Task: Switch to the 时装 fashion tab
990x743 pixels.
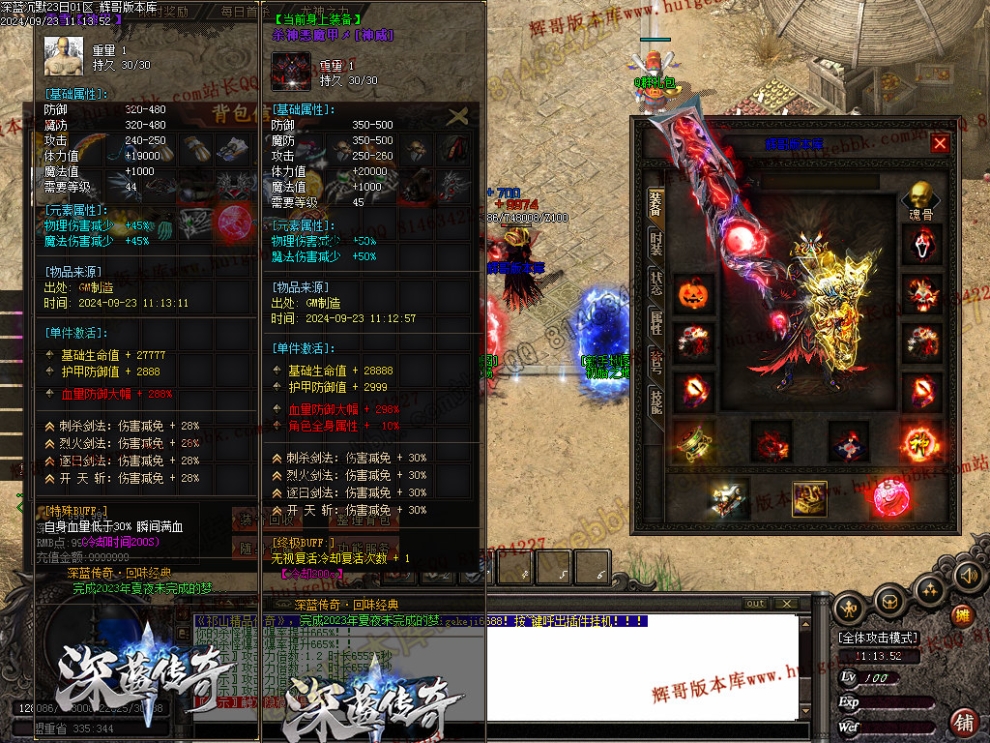Action: coord(656,242)
